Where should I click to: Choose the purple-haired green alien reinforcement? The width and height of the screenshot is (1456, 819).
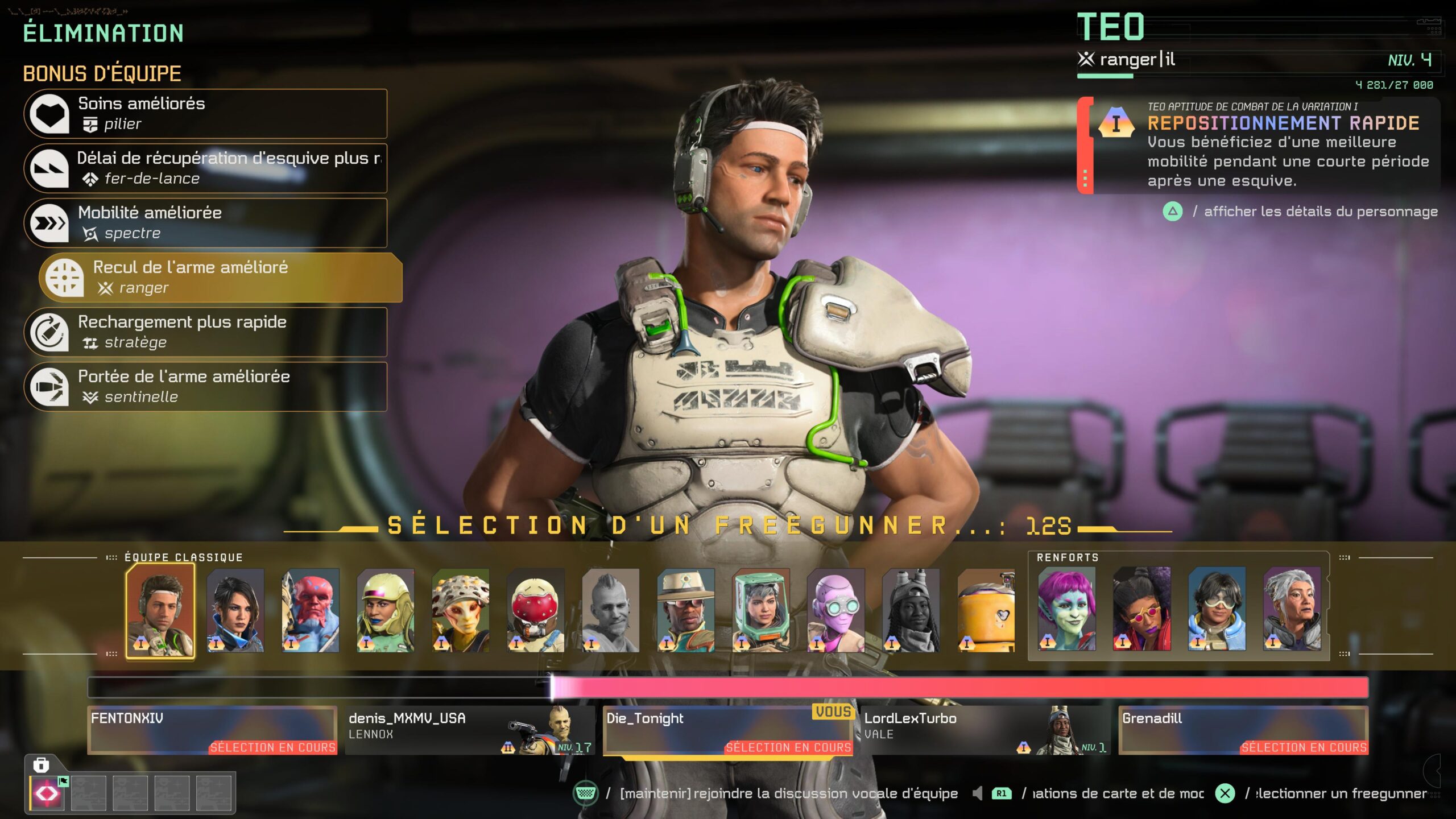(x=1067, y=609)
